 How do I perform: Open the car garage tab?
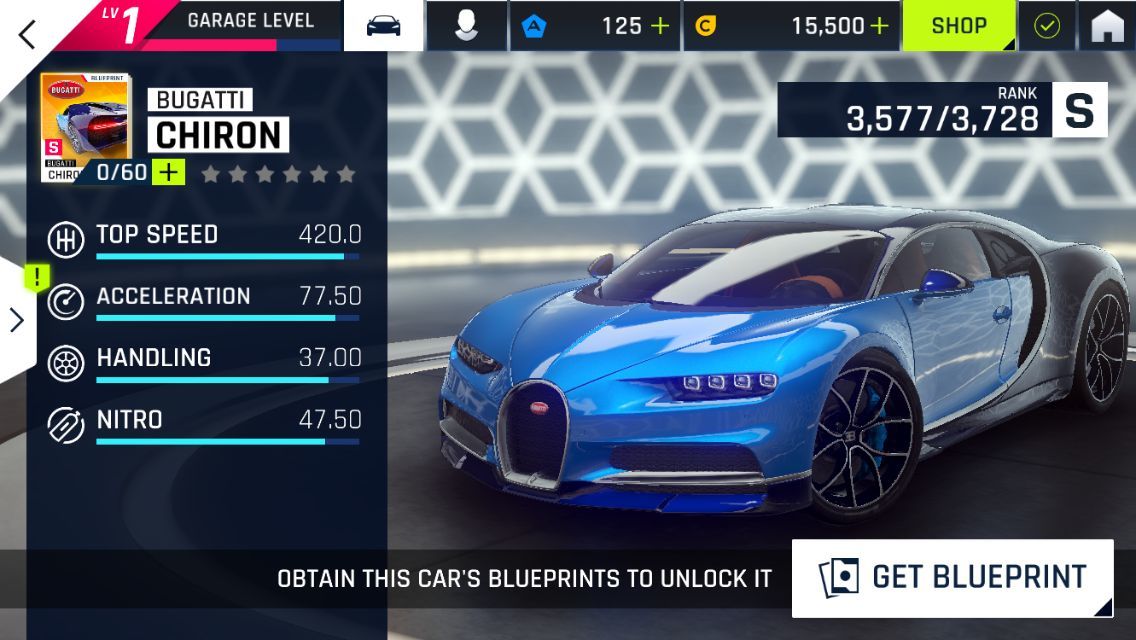(383, 26)
